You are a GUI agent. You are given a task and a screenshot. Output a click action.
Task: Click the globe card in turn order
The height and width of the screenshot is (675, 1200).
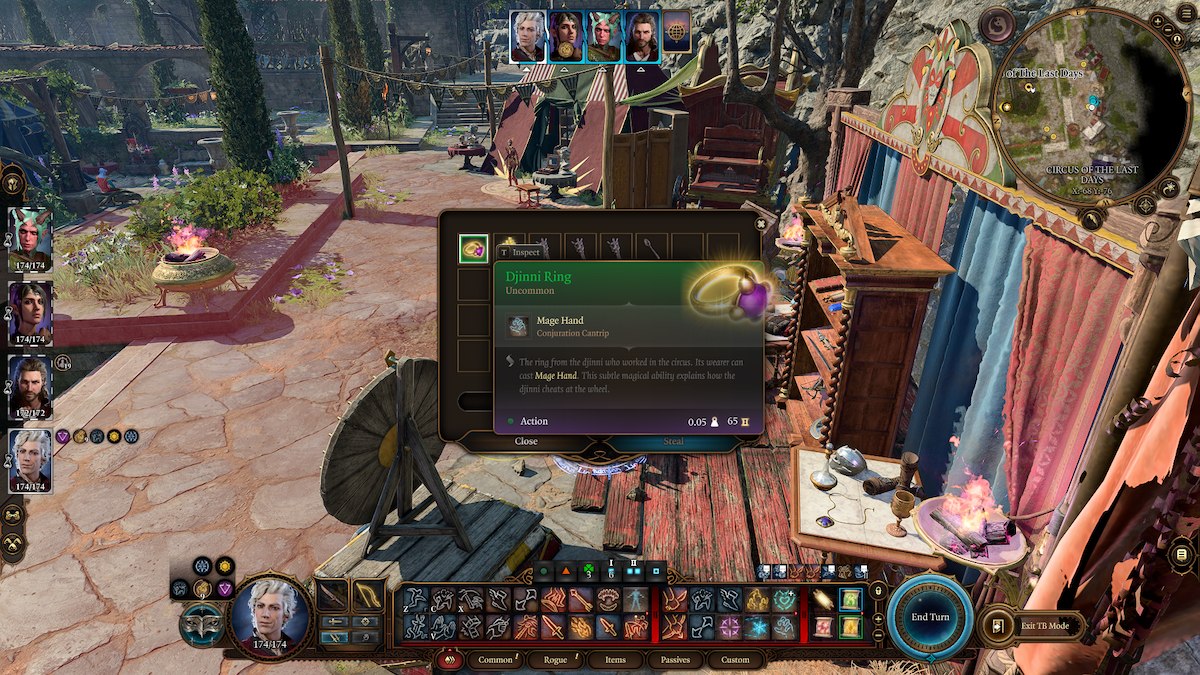(677, 31)
